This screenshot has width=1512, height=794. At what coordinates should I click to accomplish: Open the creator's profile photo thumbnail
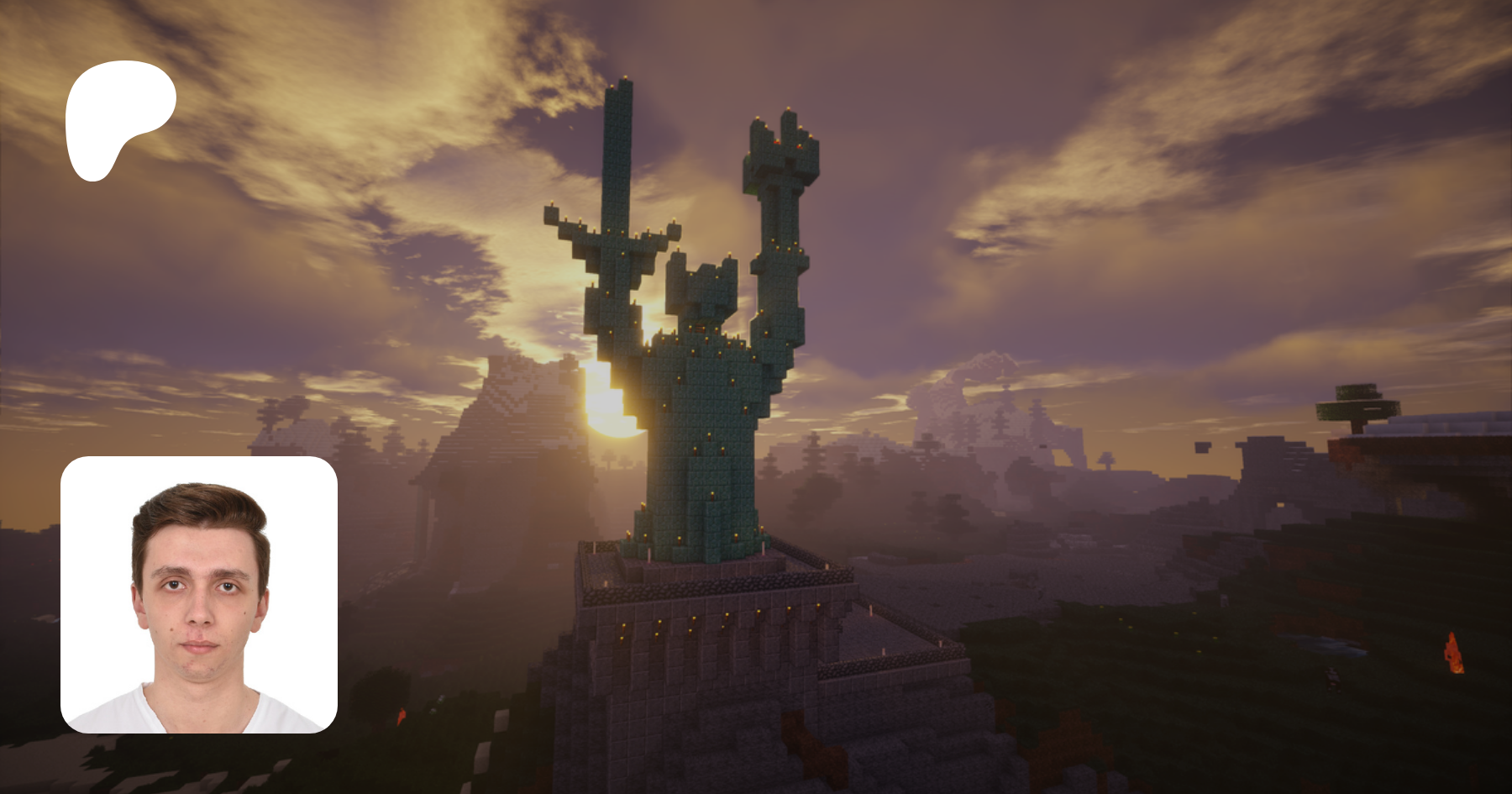coord(199,595)
